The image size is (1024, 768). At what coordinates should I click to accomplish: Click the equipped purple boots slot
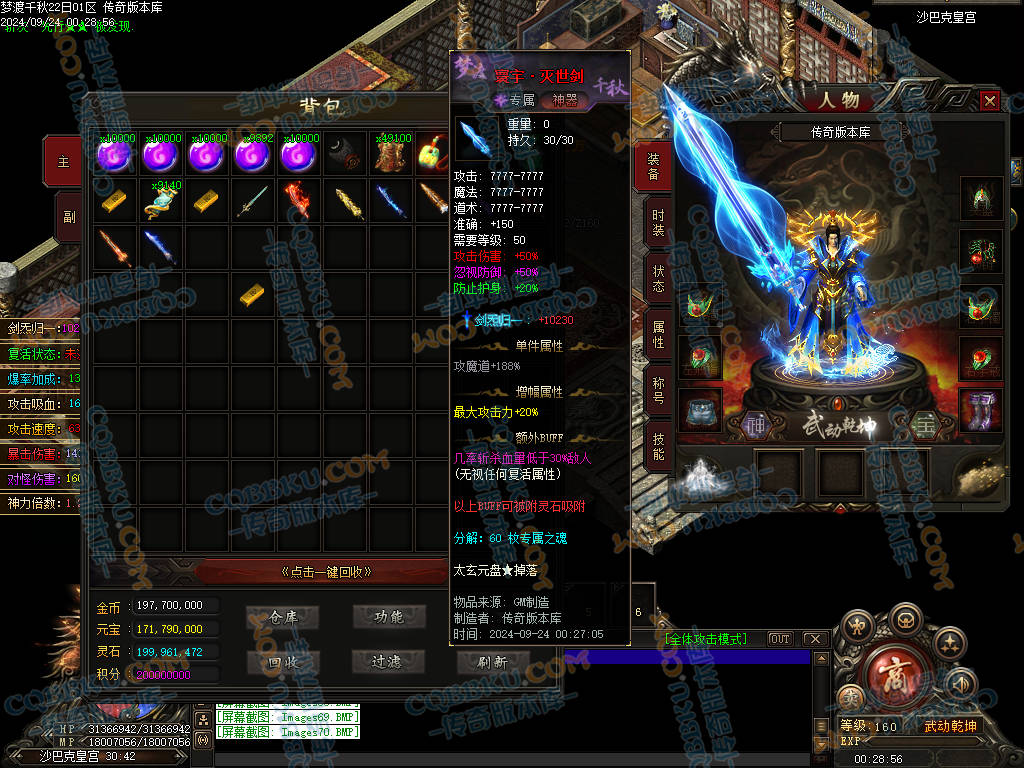pos(981,409)
